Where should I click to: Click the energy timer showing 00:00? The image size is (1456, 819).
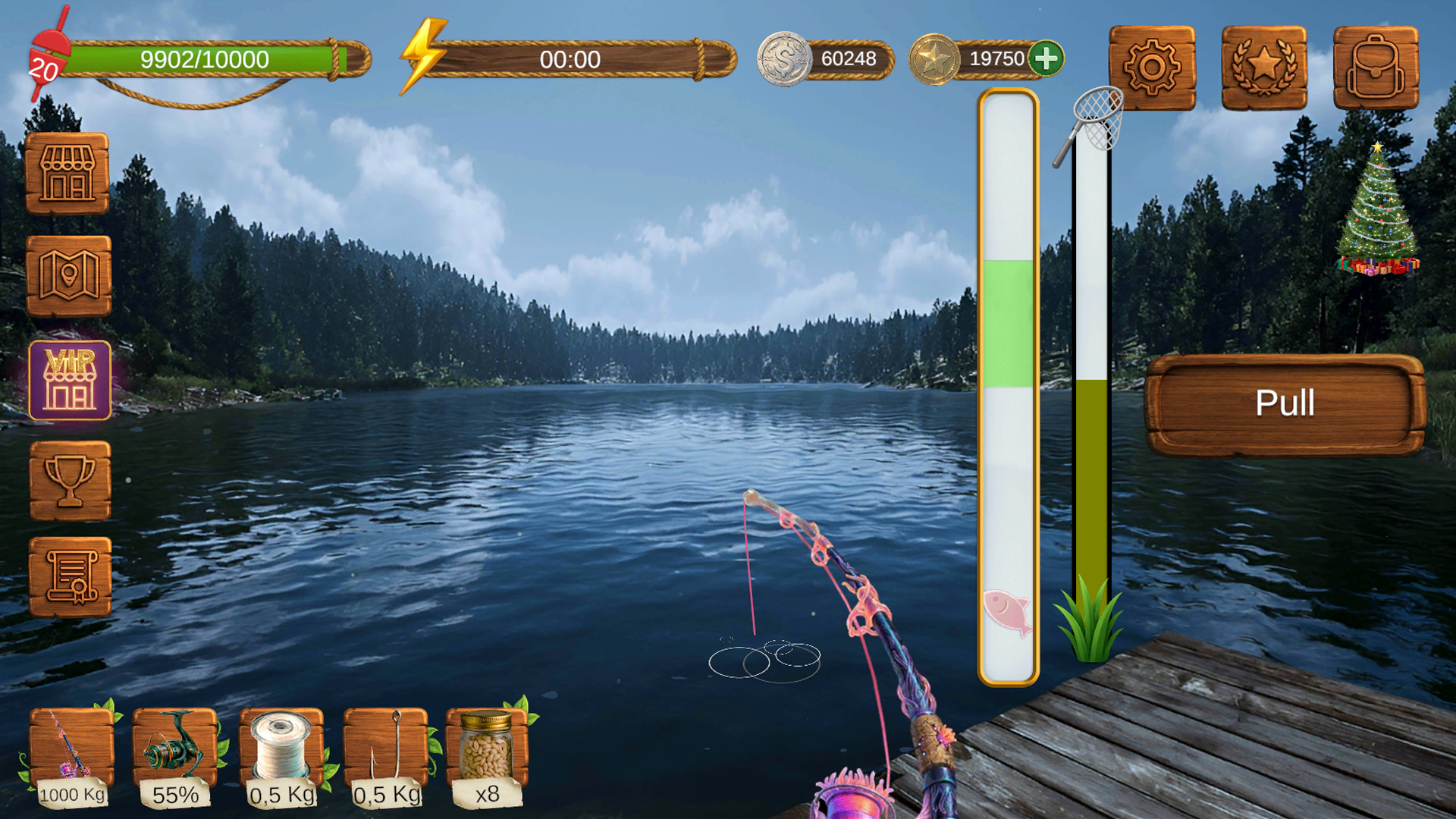click(x=569, y=58)
